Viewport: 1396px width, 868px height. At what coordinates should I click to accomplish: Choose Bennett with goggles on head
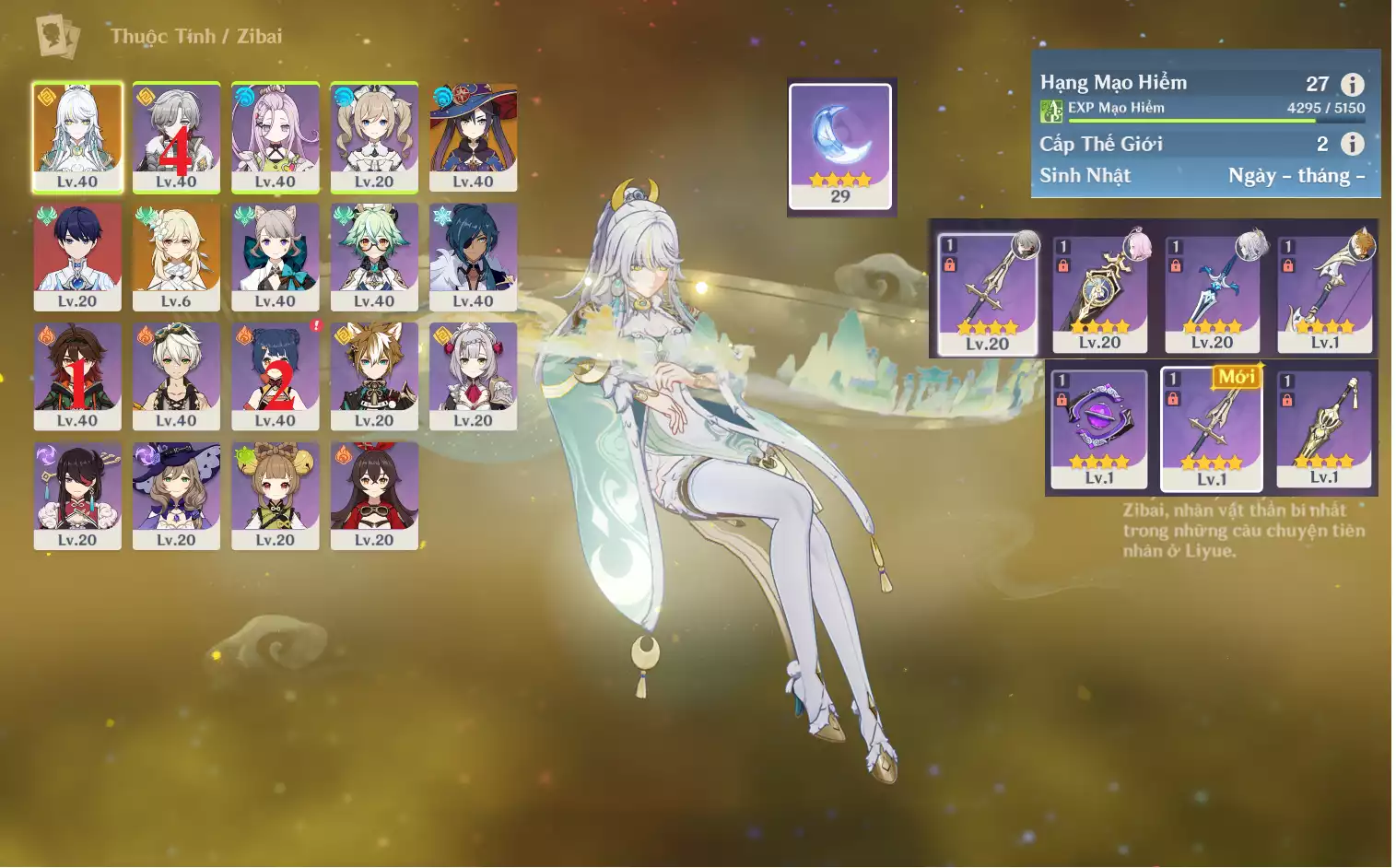tap(176, 376)
